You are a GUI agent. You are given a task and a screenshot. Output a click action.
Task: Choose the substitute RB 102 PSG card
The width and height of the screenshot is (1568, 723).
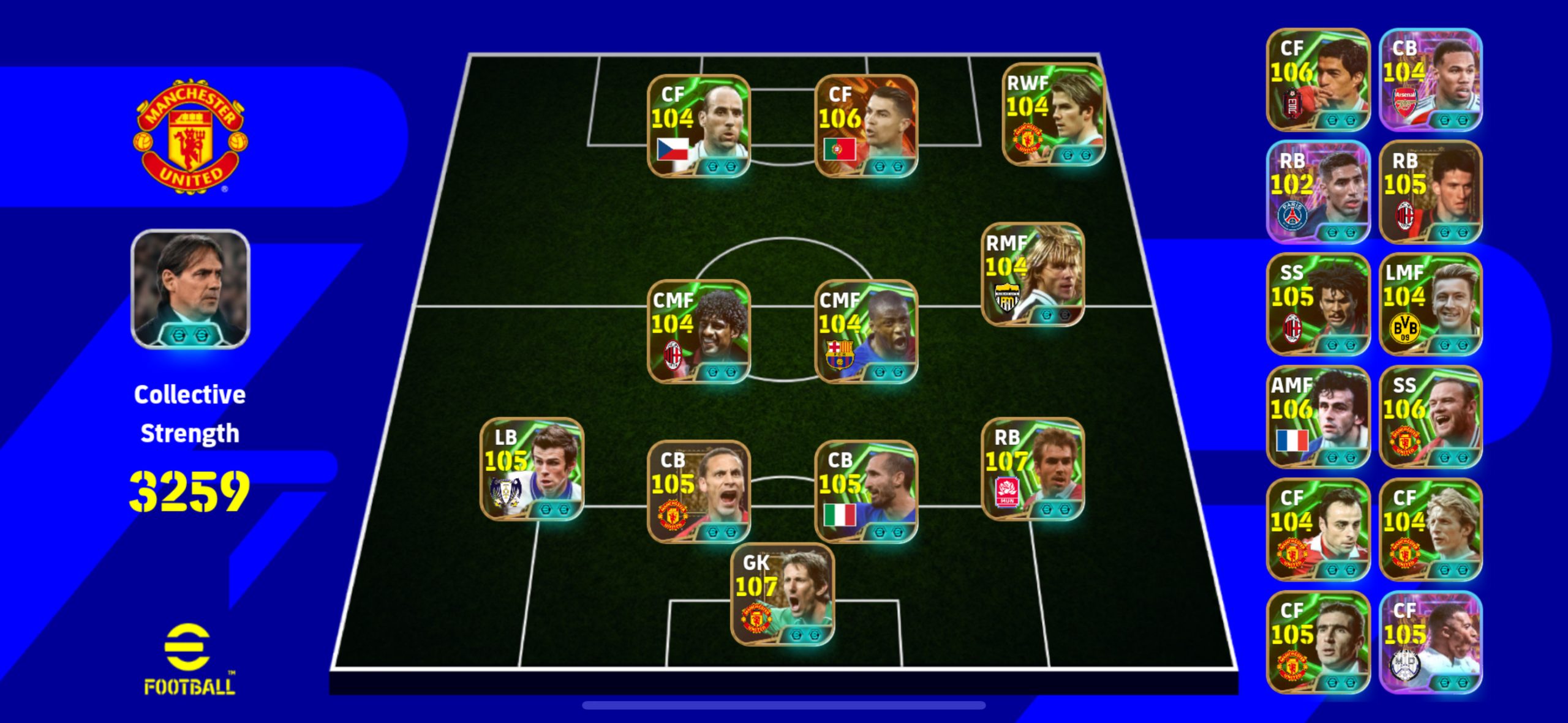tap(1317, 192)
